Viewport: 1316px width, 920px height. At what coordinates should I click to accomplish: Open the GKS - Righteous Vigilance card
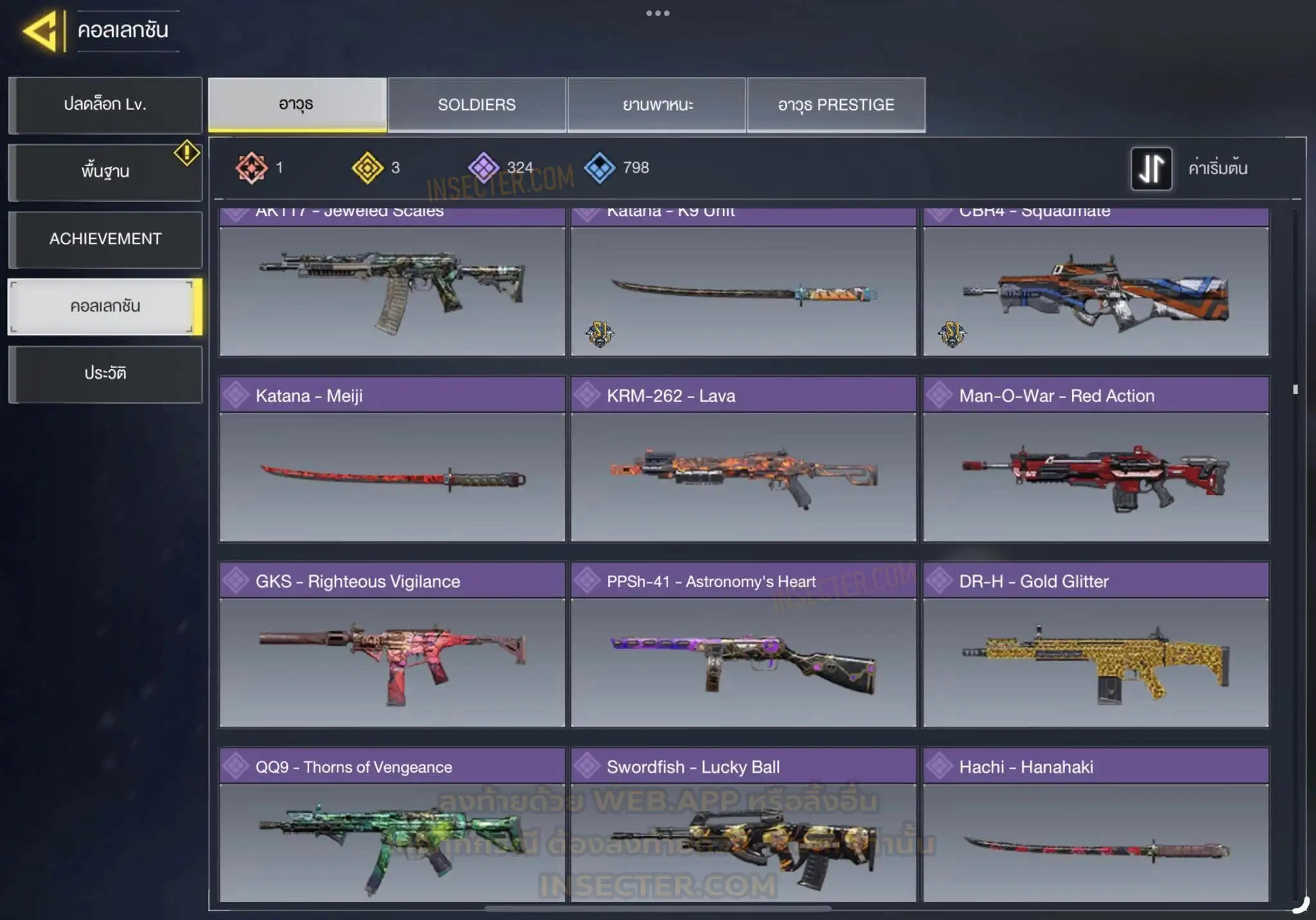click(392, 645)
